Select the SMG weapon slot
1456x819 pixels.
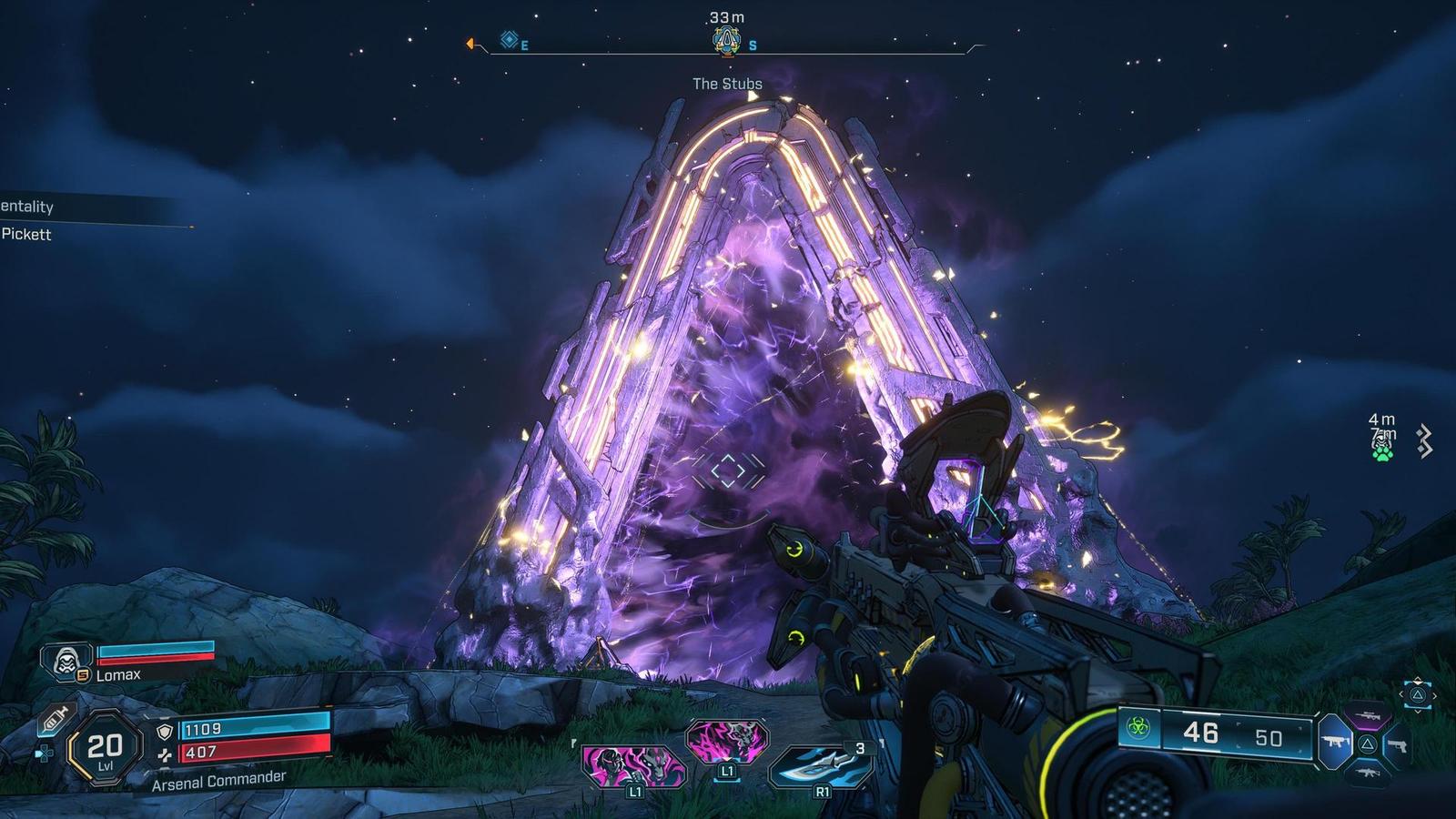(1336, 743)
